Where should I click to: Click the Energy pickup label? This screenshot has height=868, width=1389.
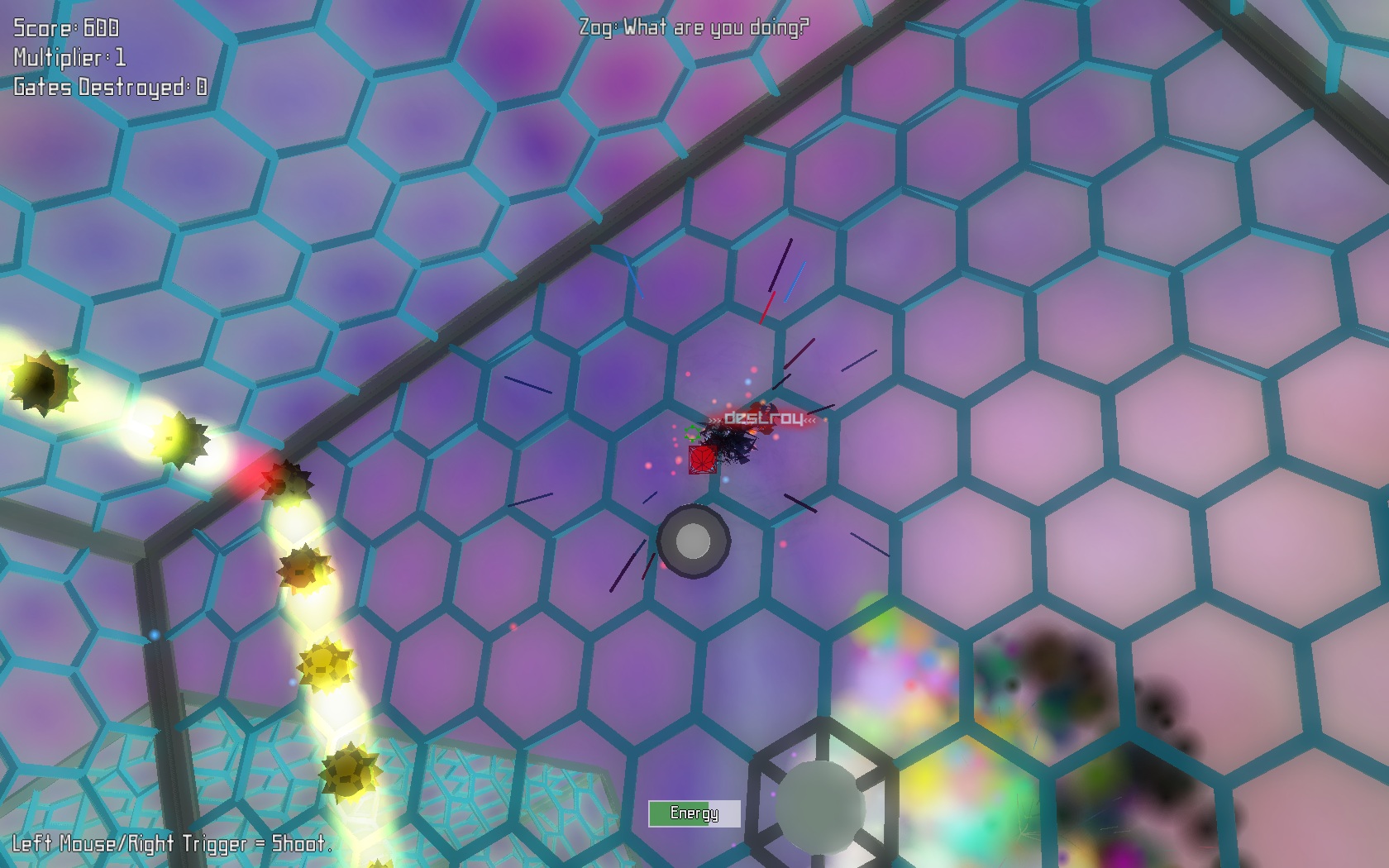tap(695, 813)
